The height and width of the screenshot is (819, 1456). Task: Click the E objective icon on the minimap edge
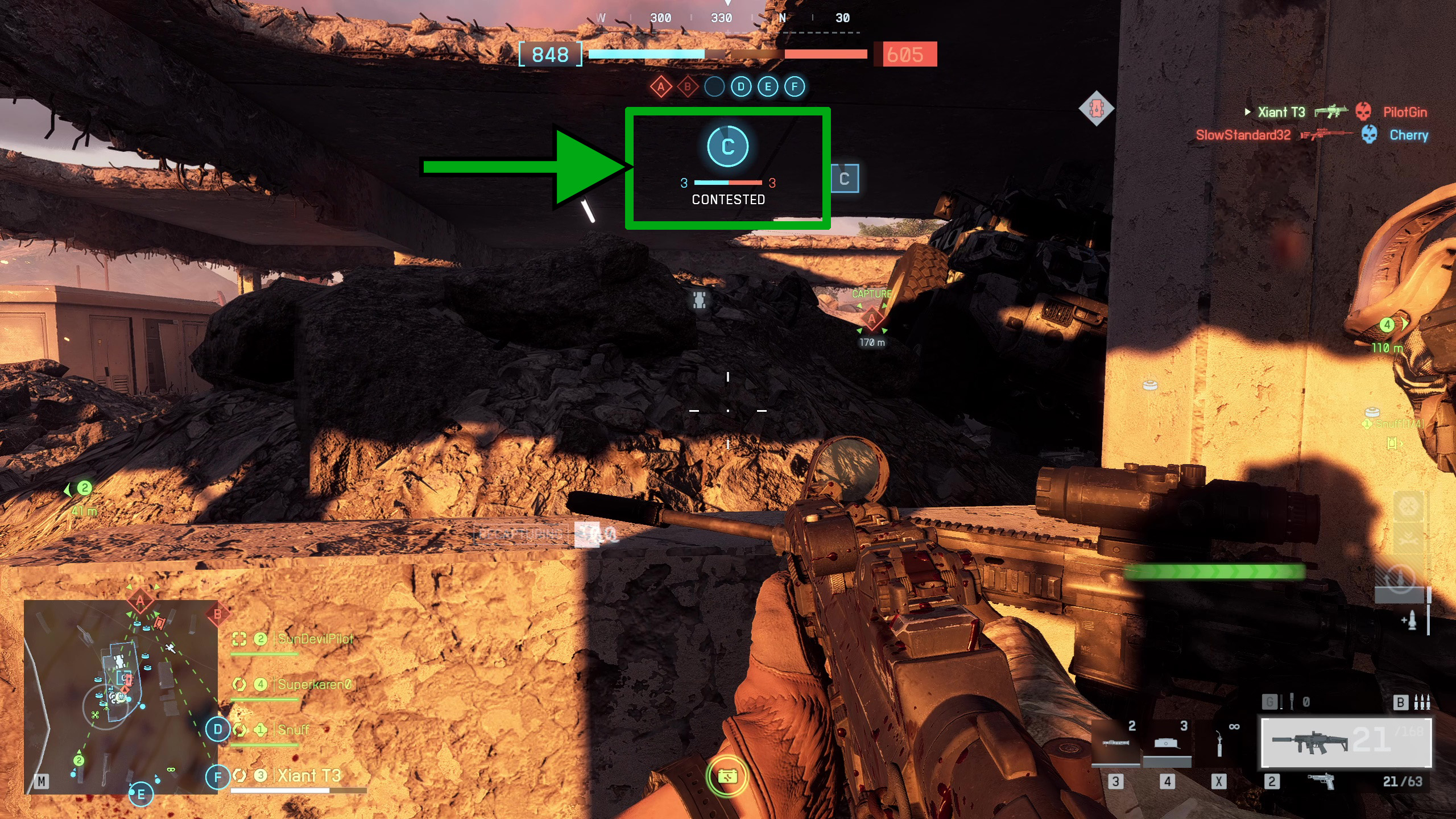tap(141, 795)
